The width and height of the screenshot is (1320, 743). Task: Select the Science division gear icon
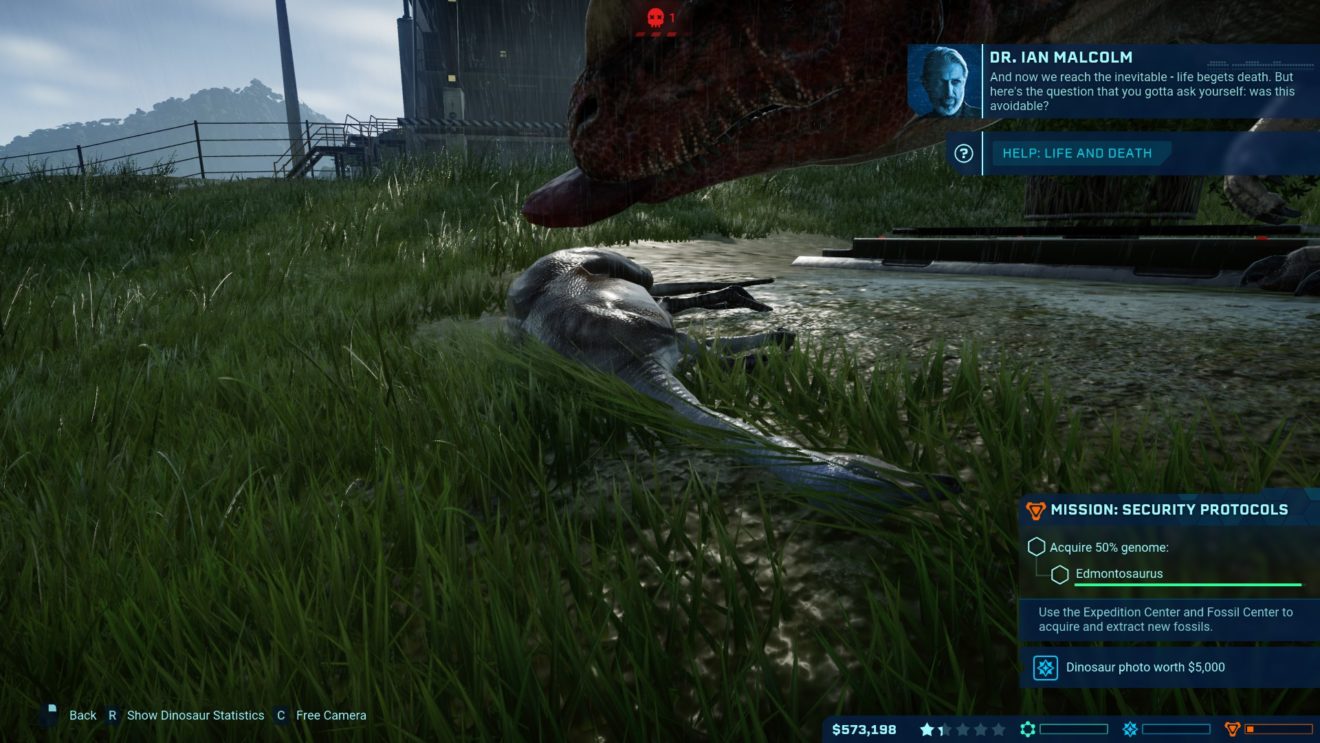[1027, 730]
